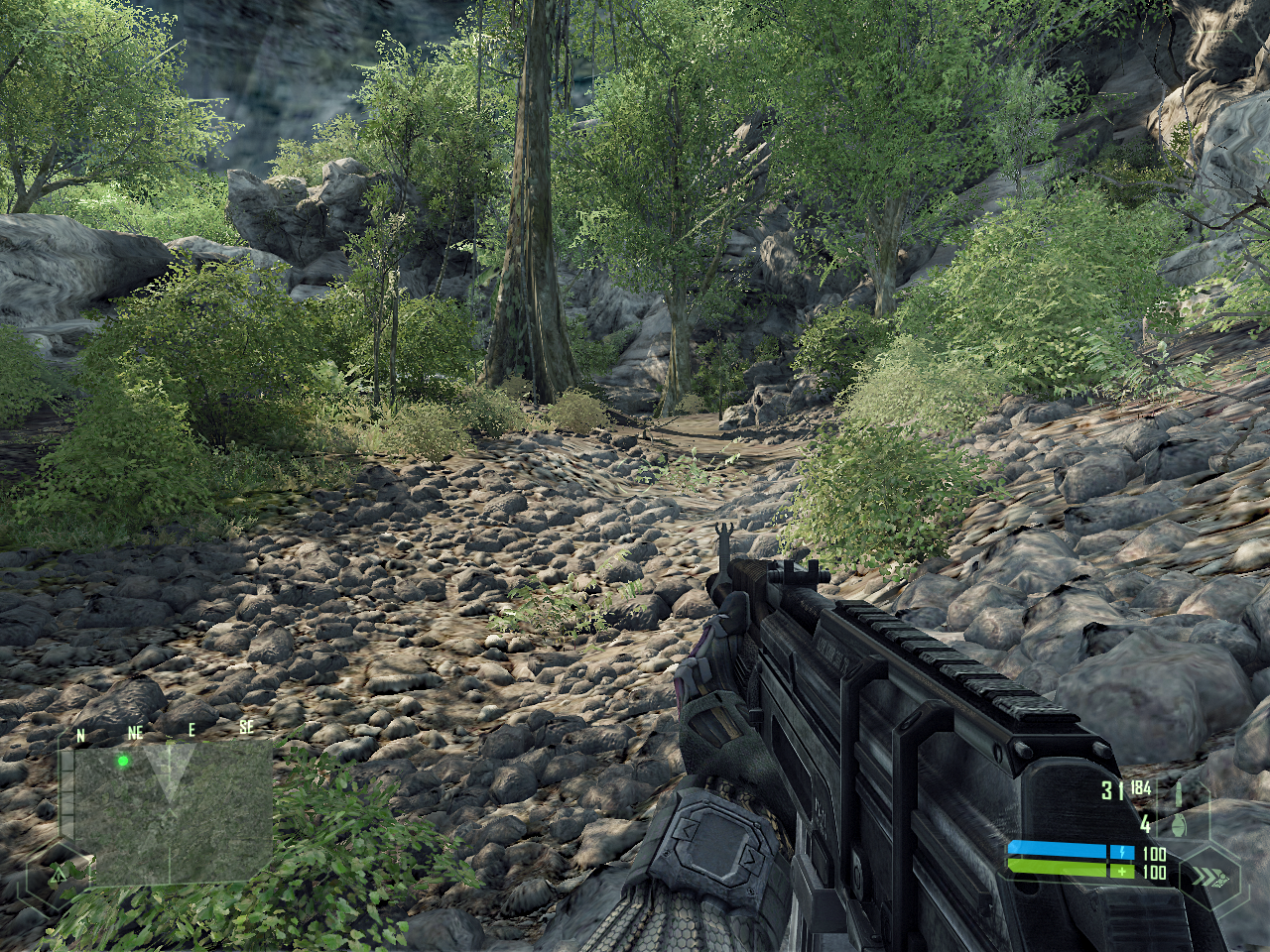
Task: Select the frag grenade icon
Action: pos(1179,825)
